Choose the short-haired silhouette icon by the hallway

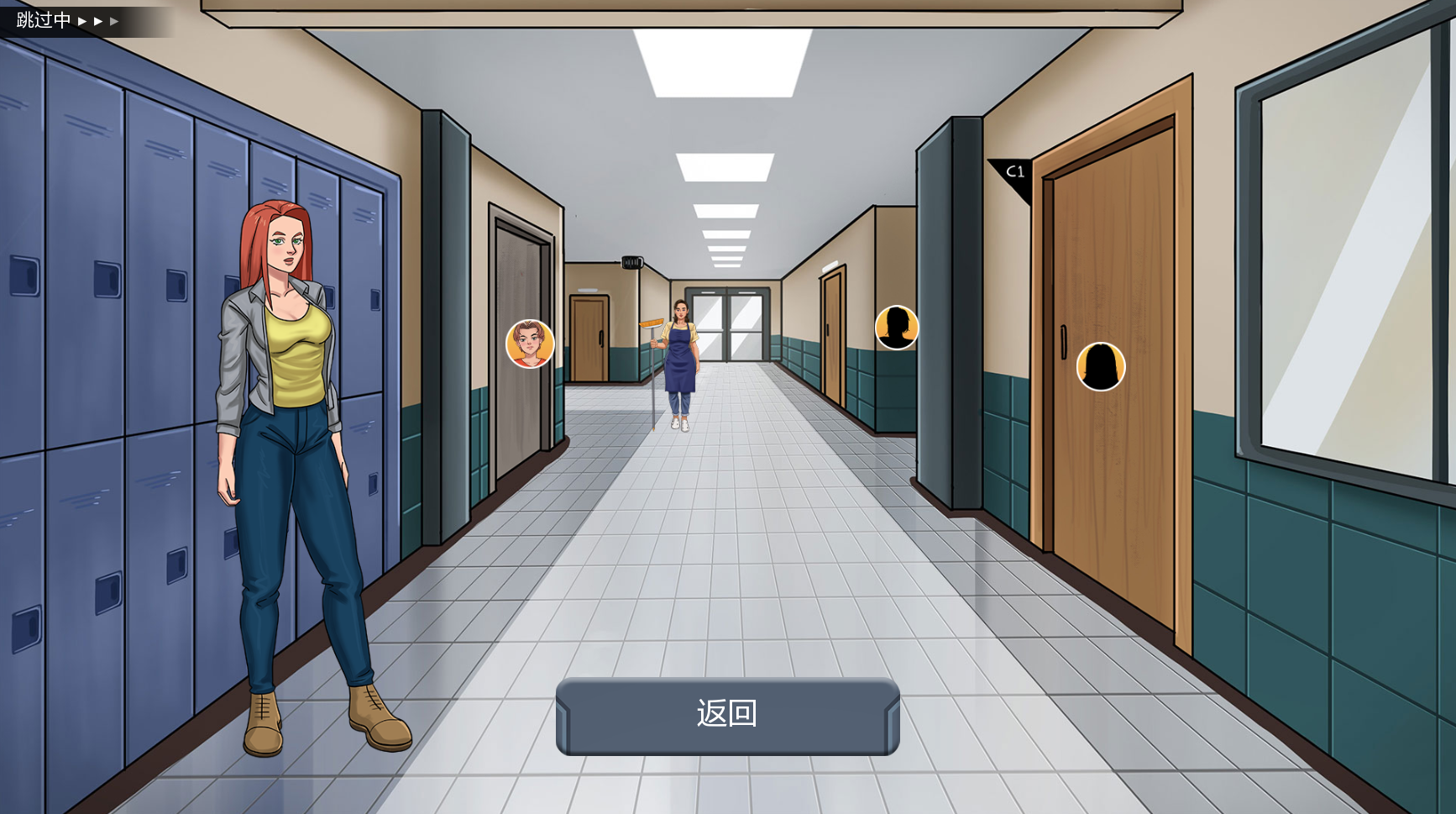[x=897, y=328]
